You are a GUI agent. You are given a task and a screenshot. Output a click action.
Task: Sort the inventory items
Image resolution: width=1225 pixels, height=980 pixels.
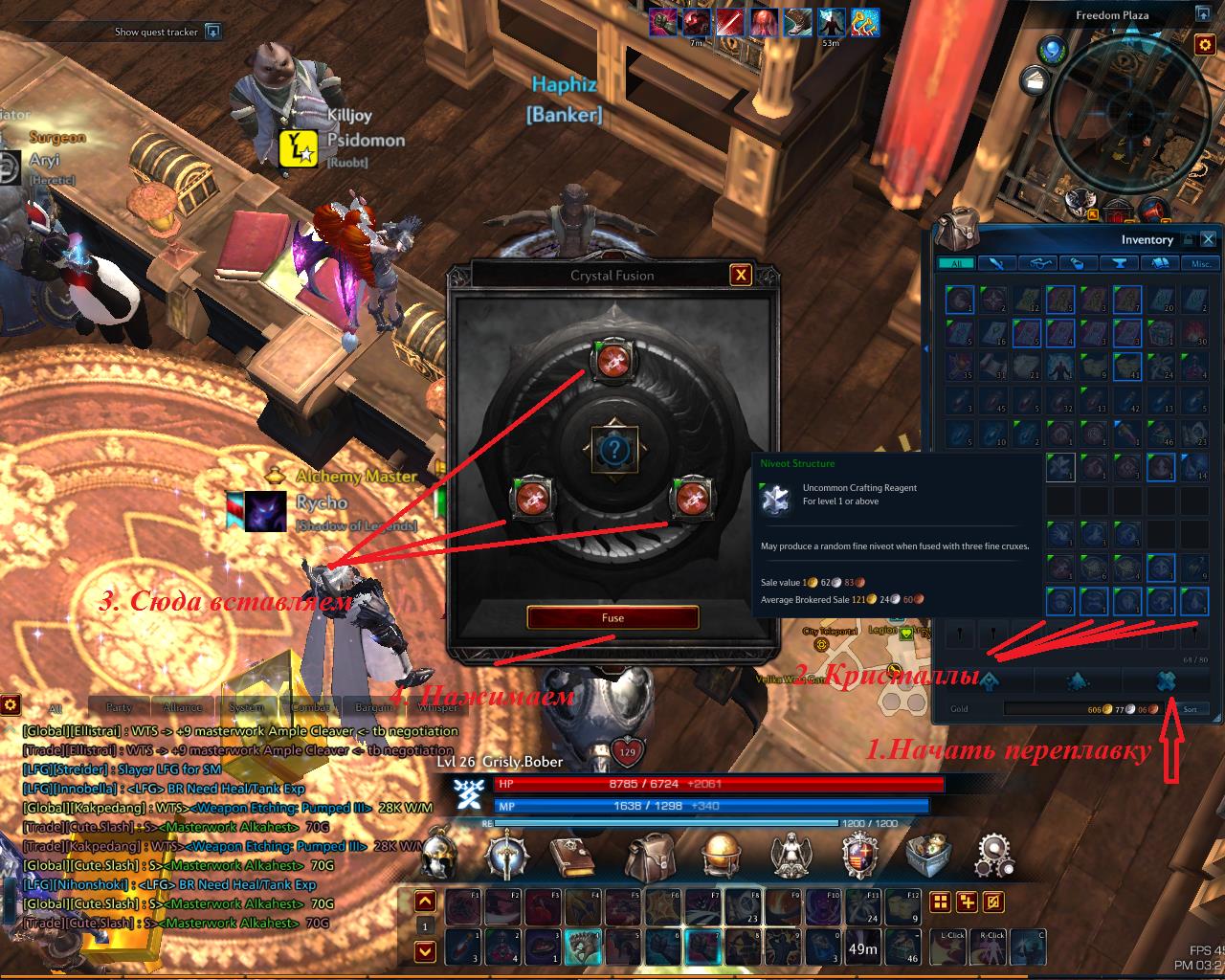pos(1190,709)
